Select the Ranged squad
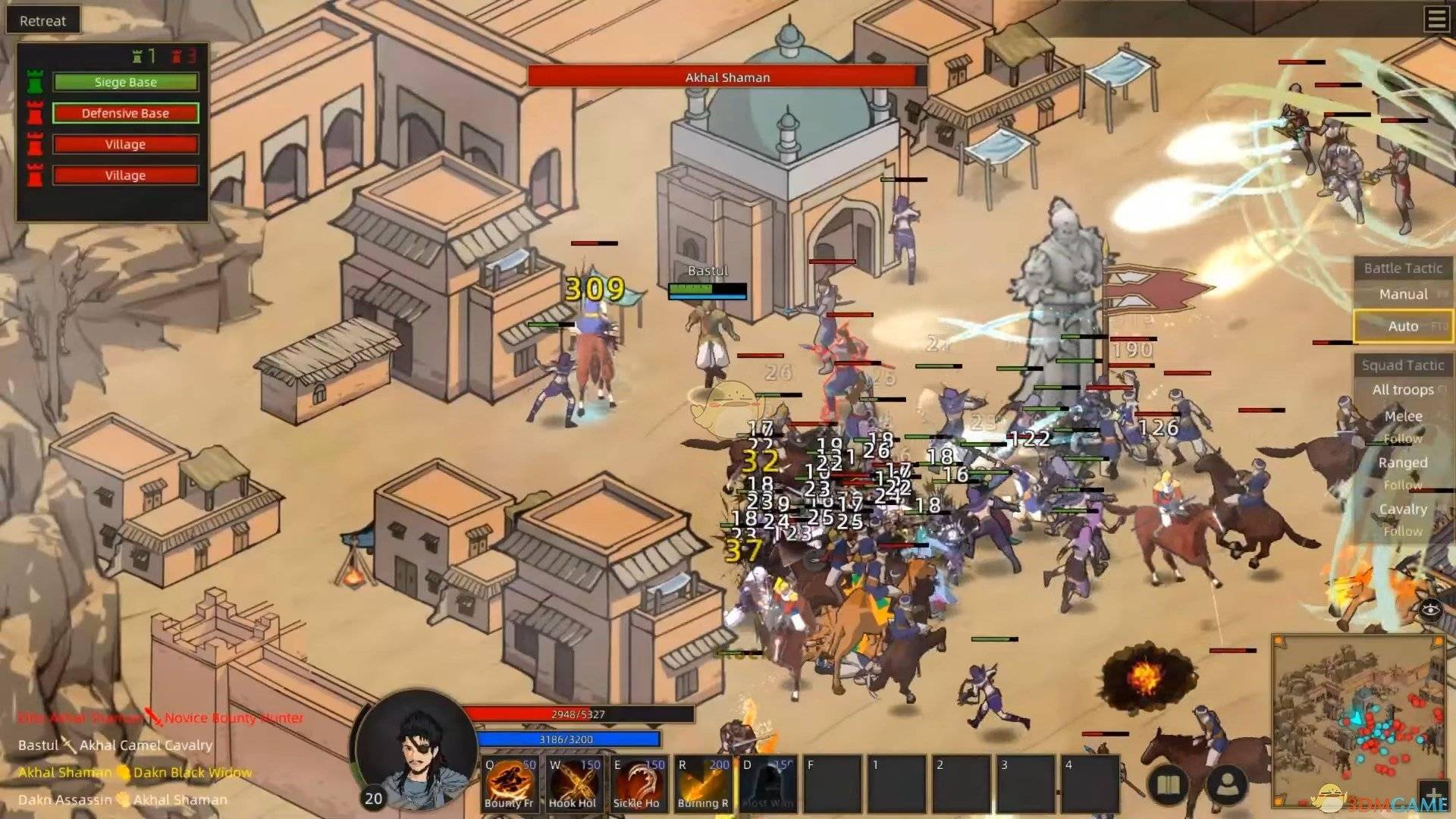 [x=1402, y=463]
